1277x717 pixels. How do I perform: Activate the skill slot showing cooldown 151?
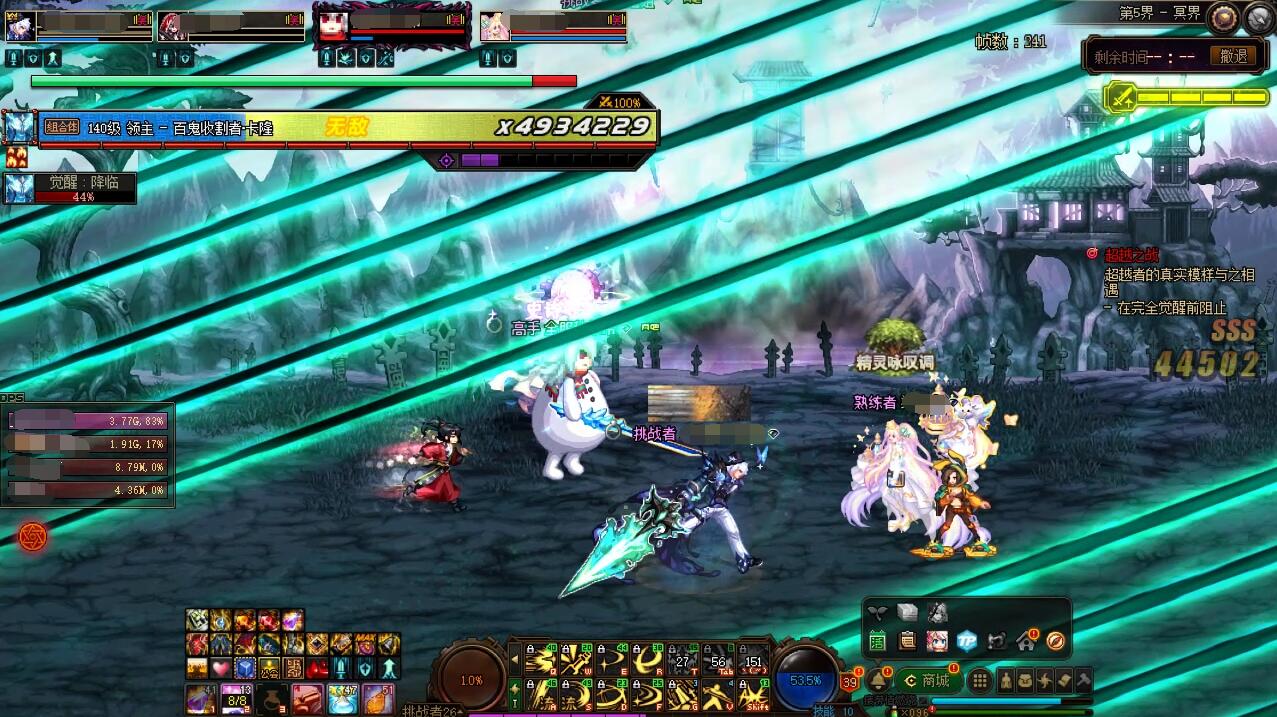coord(753,659)
